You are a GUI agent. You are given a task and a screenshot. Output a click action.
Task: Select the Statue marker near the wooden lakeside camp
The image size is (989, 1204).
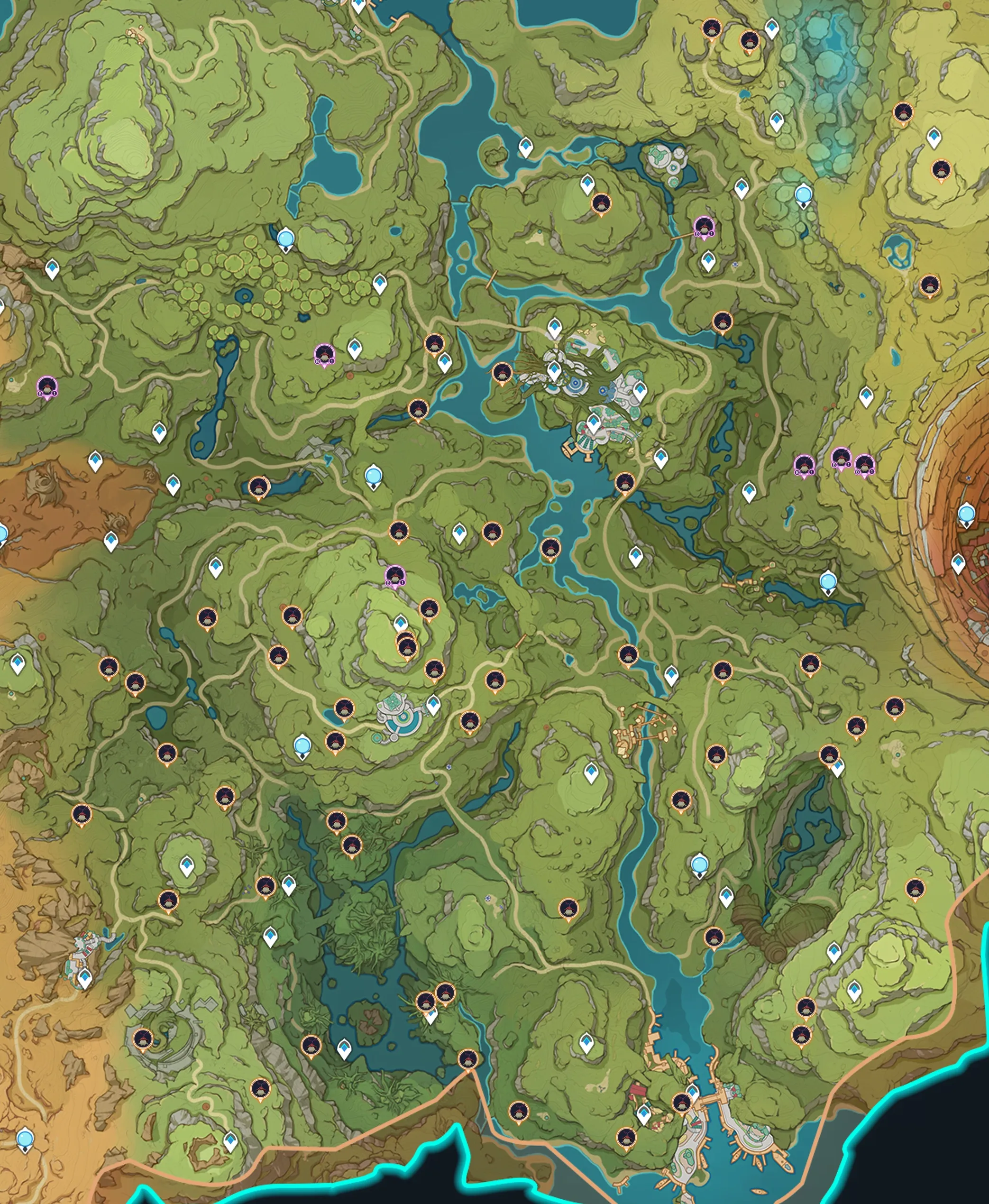pos(828,582)
